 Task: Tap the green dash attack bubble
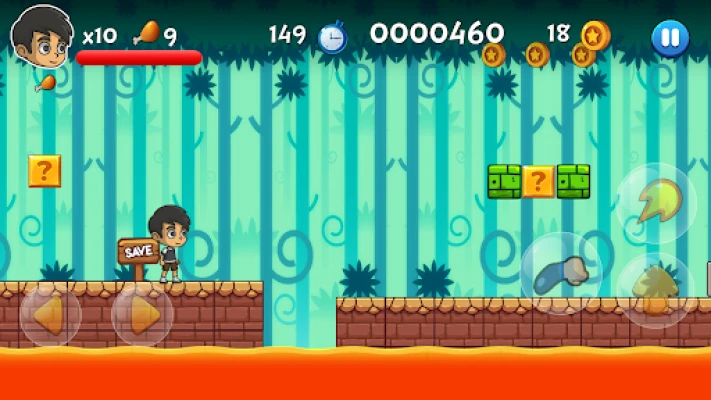(x=656, y=202)
